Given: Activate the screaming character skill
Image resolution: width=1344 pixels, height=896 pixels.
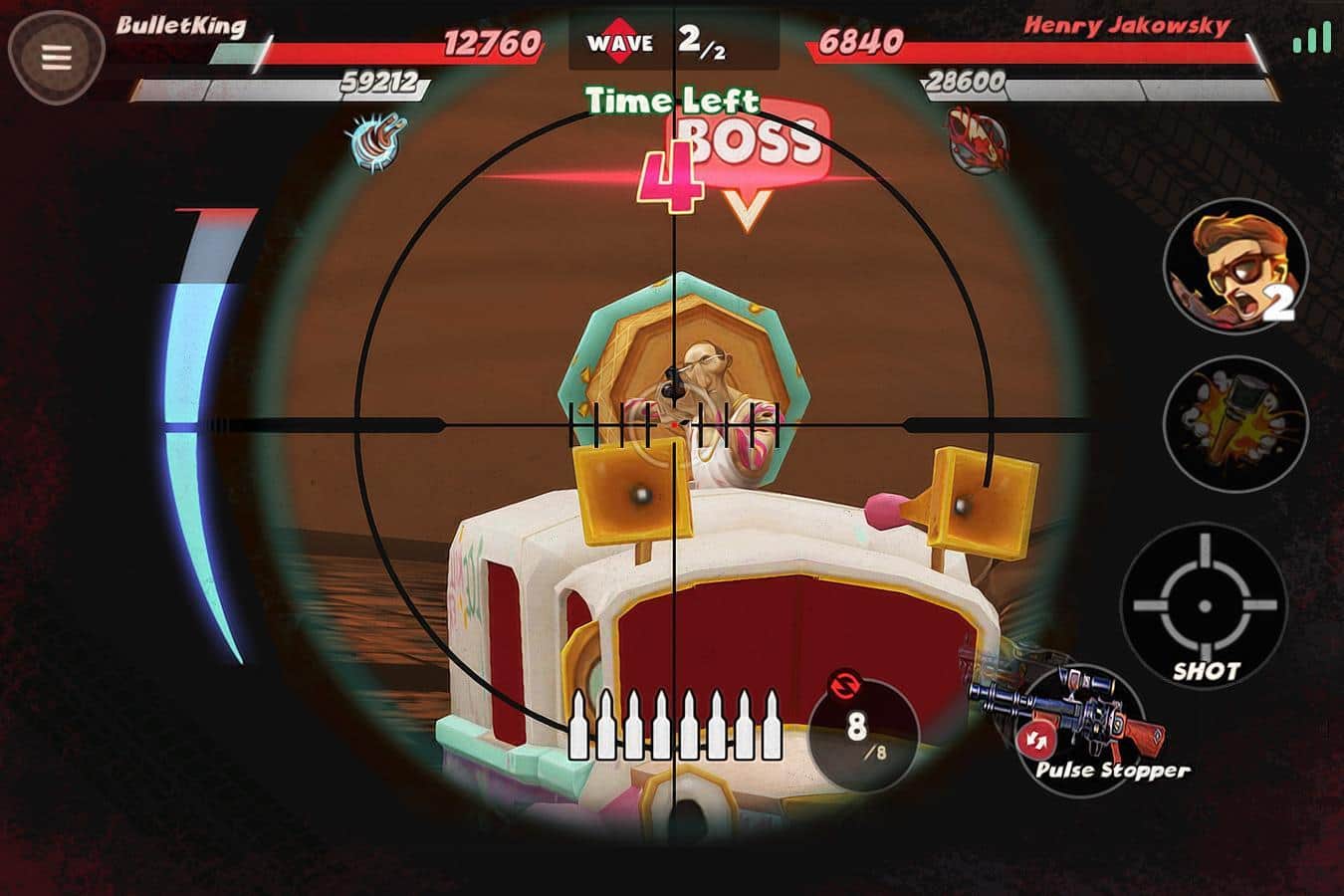Looking at the screenshot, I should (1234, 267).
